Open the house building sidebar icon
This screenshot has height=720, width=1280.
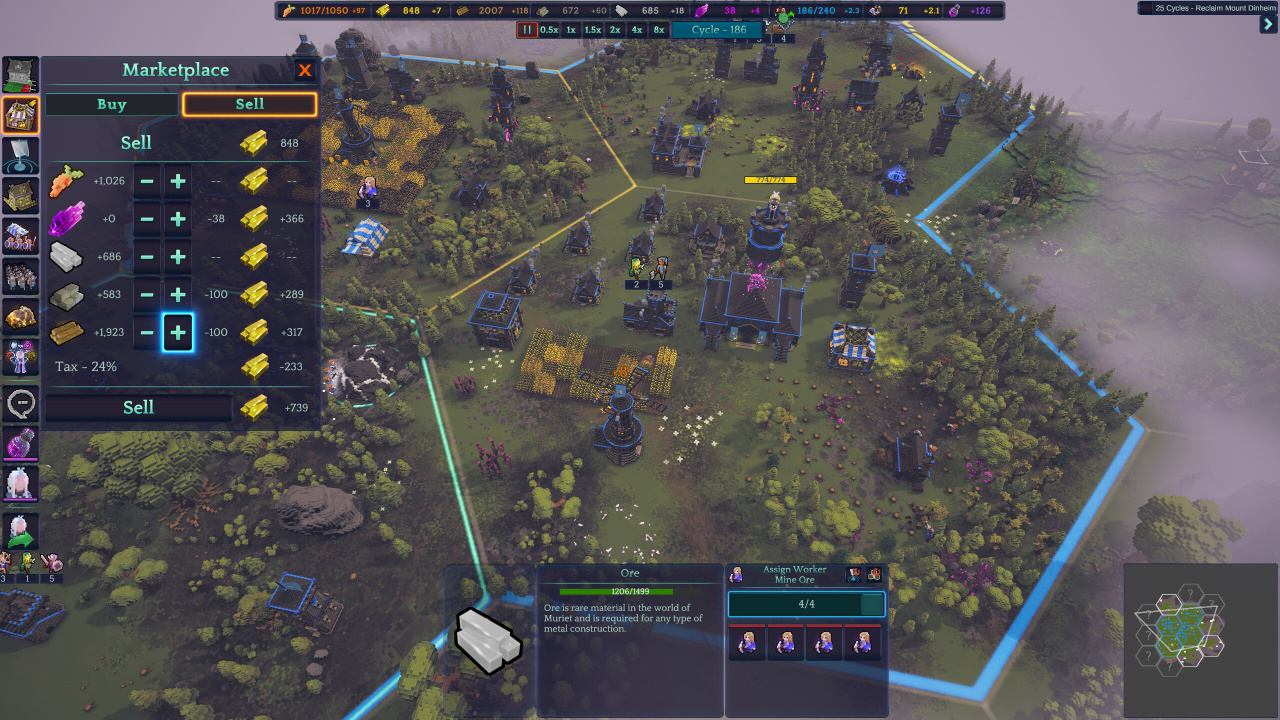[x=20, y=196]
